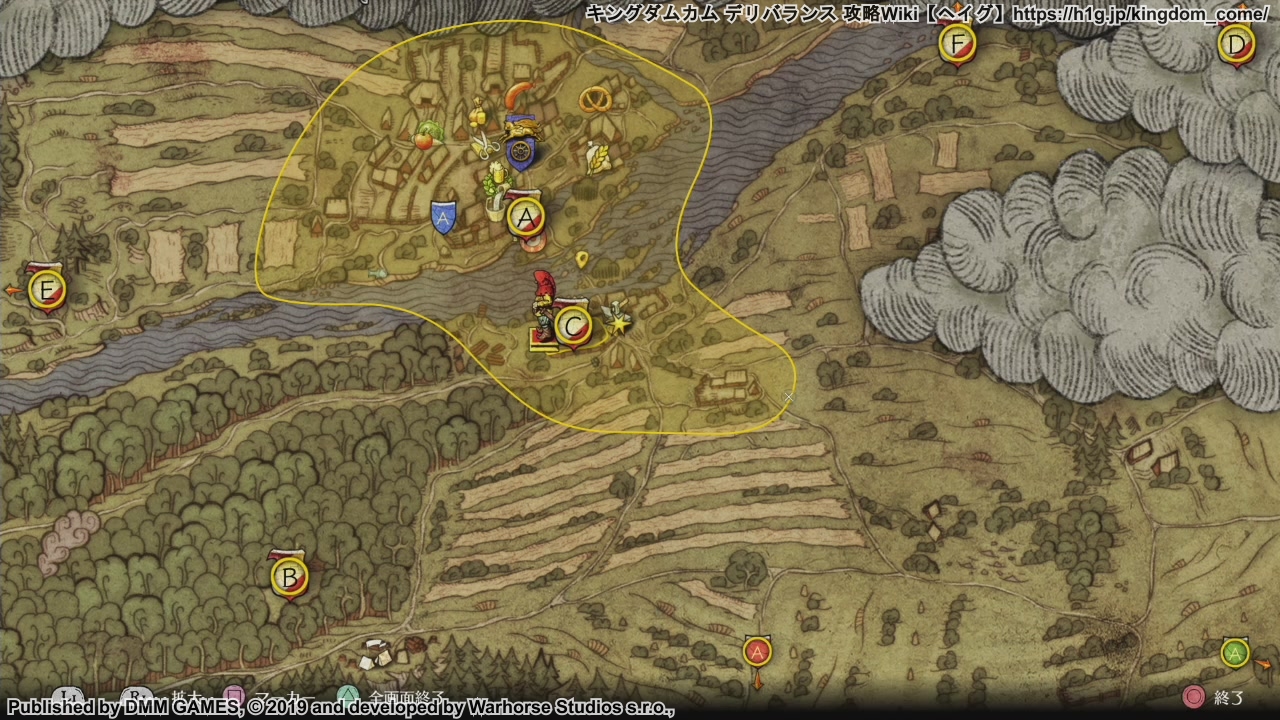Image resolution: width=1280 pixels, height=720 pixels.
Task: Select the blue shield A marker
Action: pyautogui.click(x=443, y=216)
